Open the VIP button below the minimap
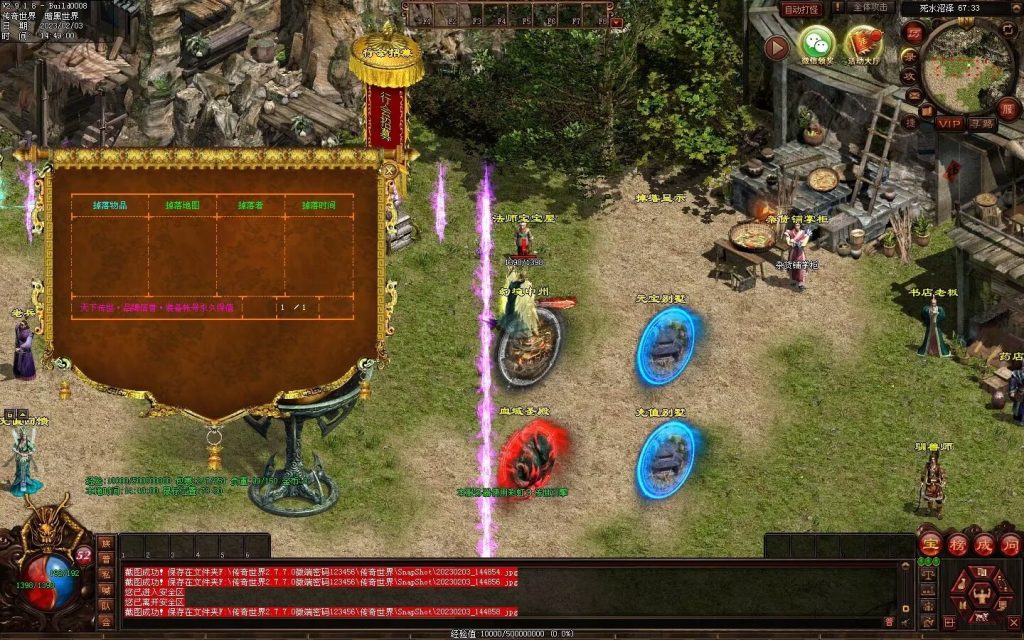1024x640 pixels. coord(949,123)
